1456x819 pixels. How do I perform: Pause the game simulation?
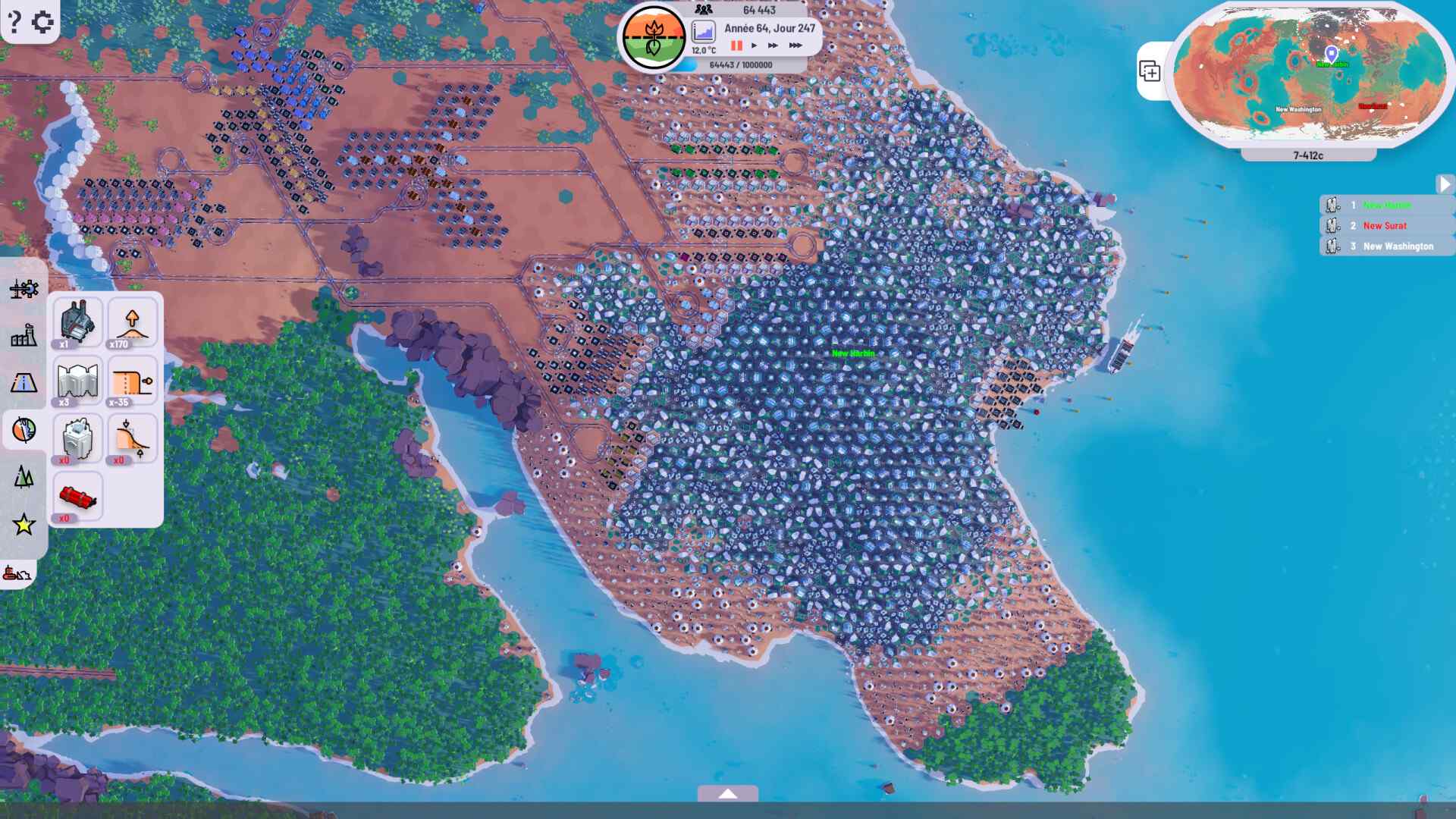pos(734,45)
